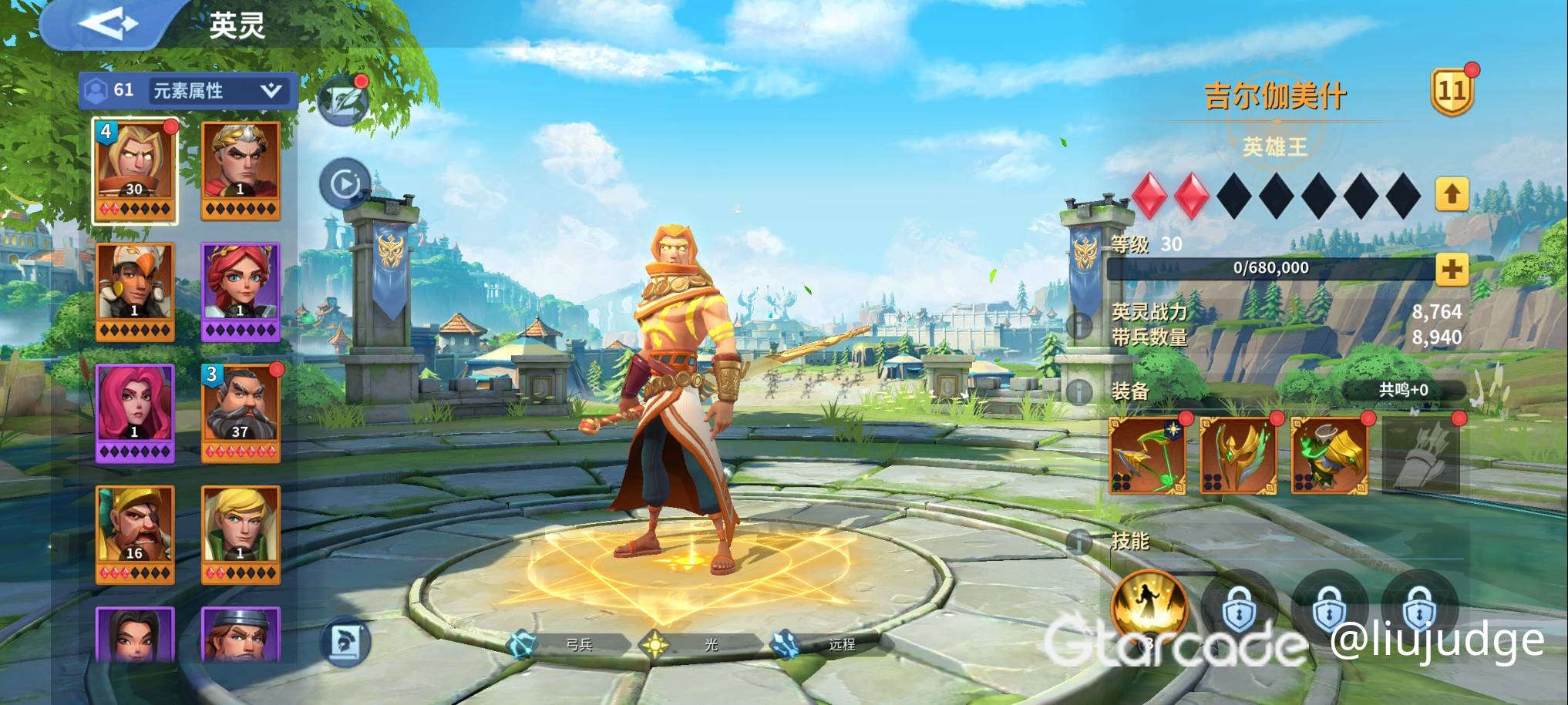This screenshot has width=1568, height=705.
Task: Select the red-haired heroine portrait
Action: coord(241,292)
